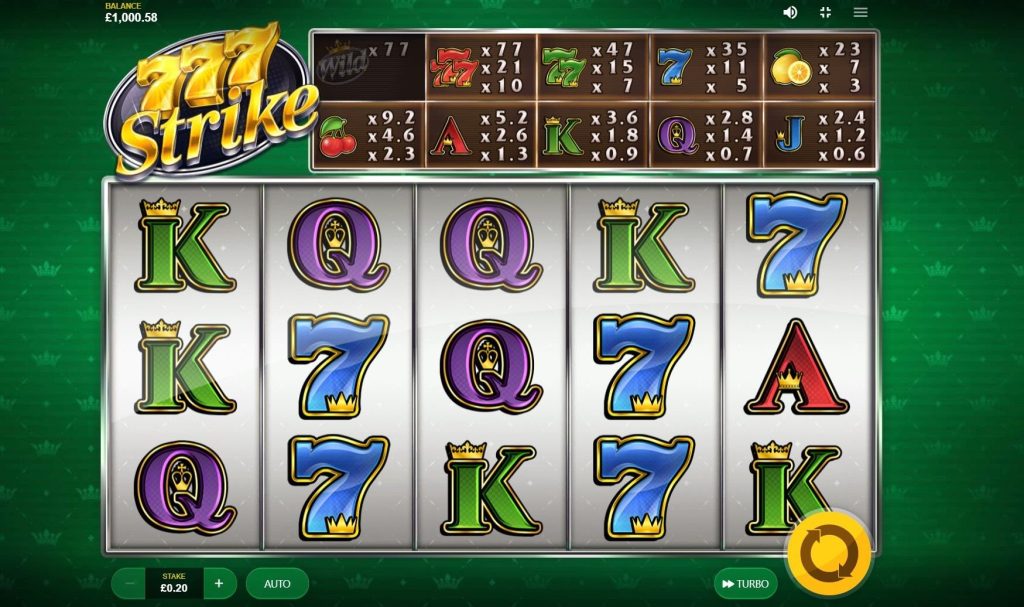Open the hamburger menu
Screen dimensions: 1024x607
pyautogui.click(x=860, y=12)
